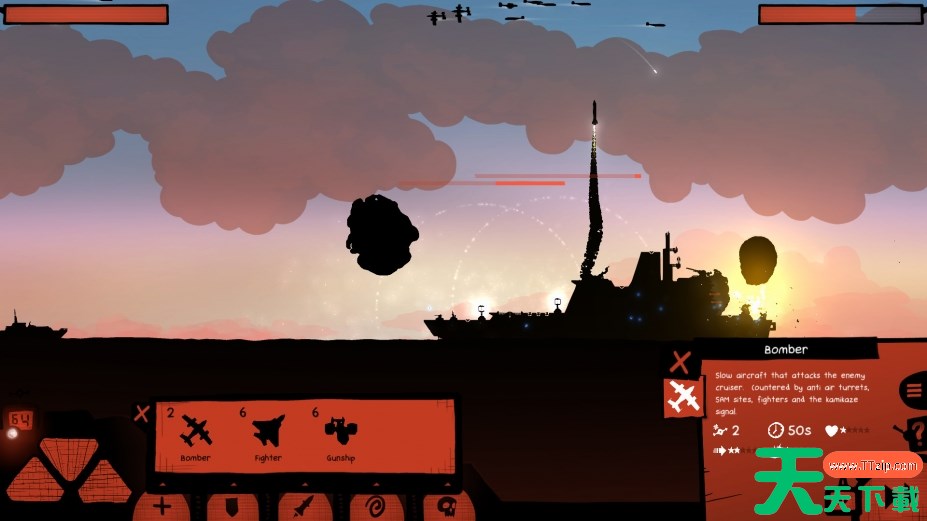Pick the Gunship unit

tap(340, 433)
